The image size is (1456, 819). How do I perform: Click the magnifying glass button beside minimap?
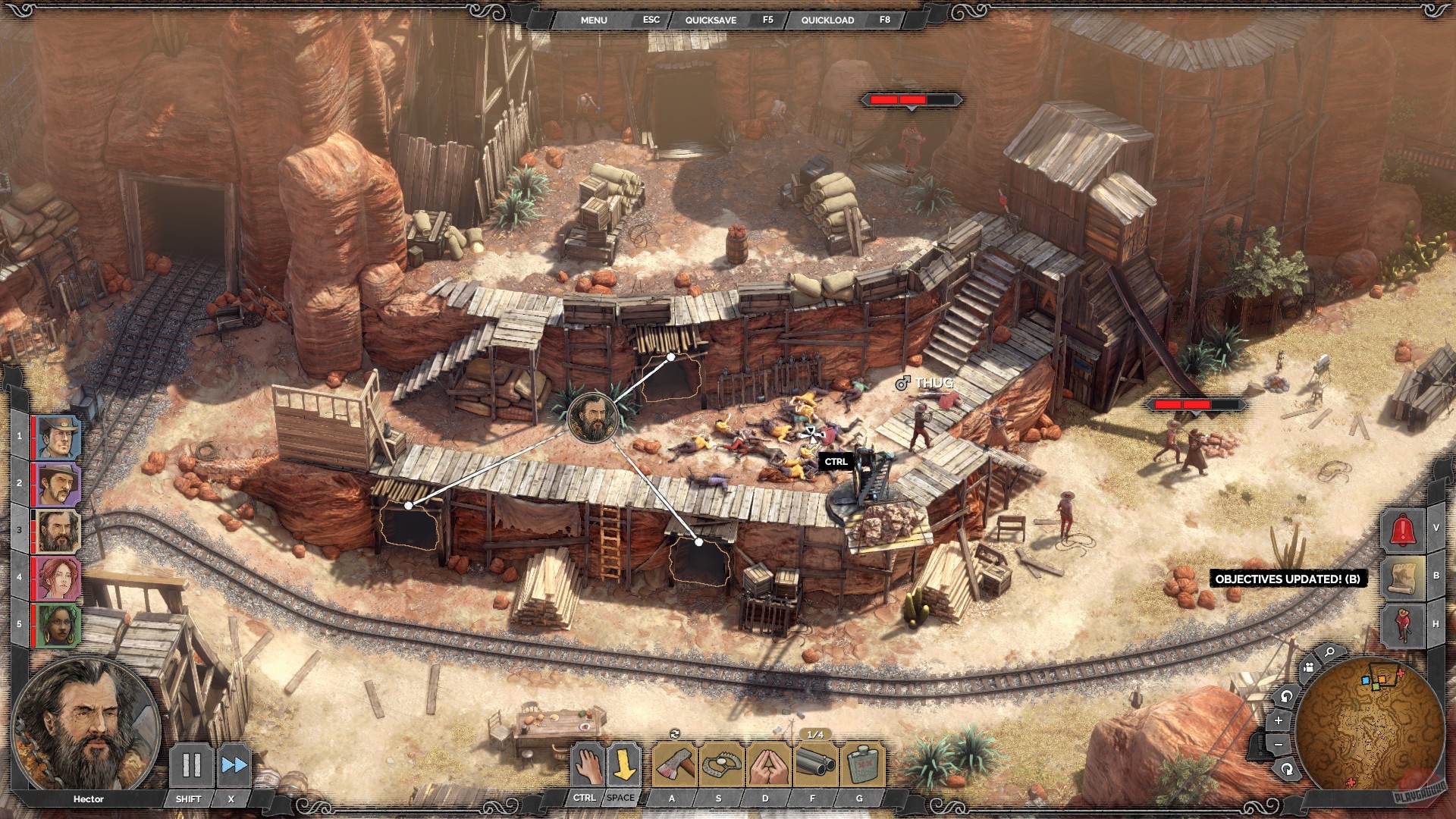pos(1329,652)
